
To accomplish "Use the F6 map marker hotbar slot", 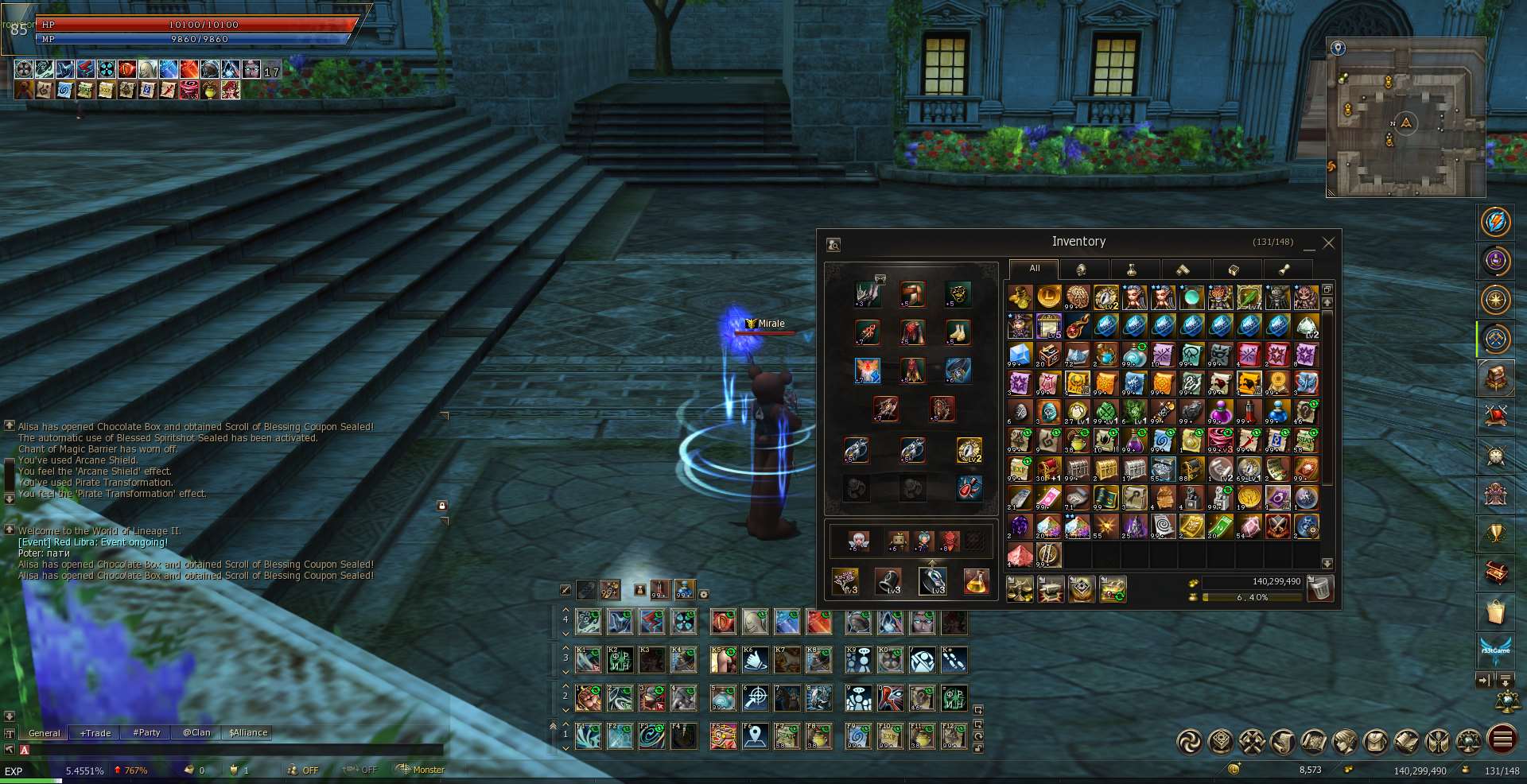I will pos(755,736).
